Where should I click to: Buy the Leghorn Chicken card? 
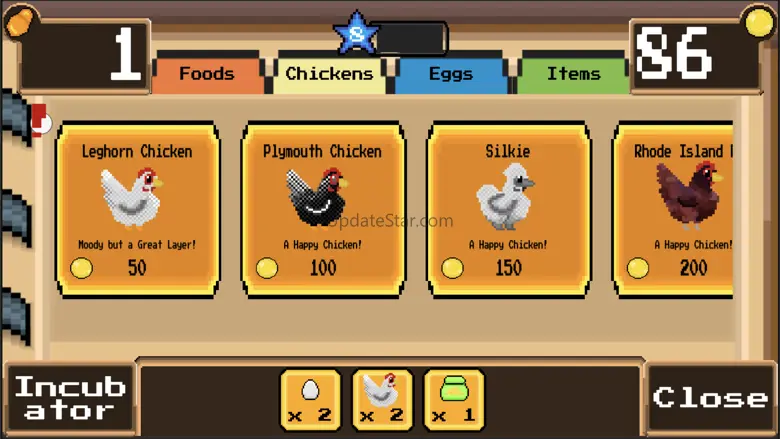tap(138, 210)
